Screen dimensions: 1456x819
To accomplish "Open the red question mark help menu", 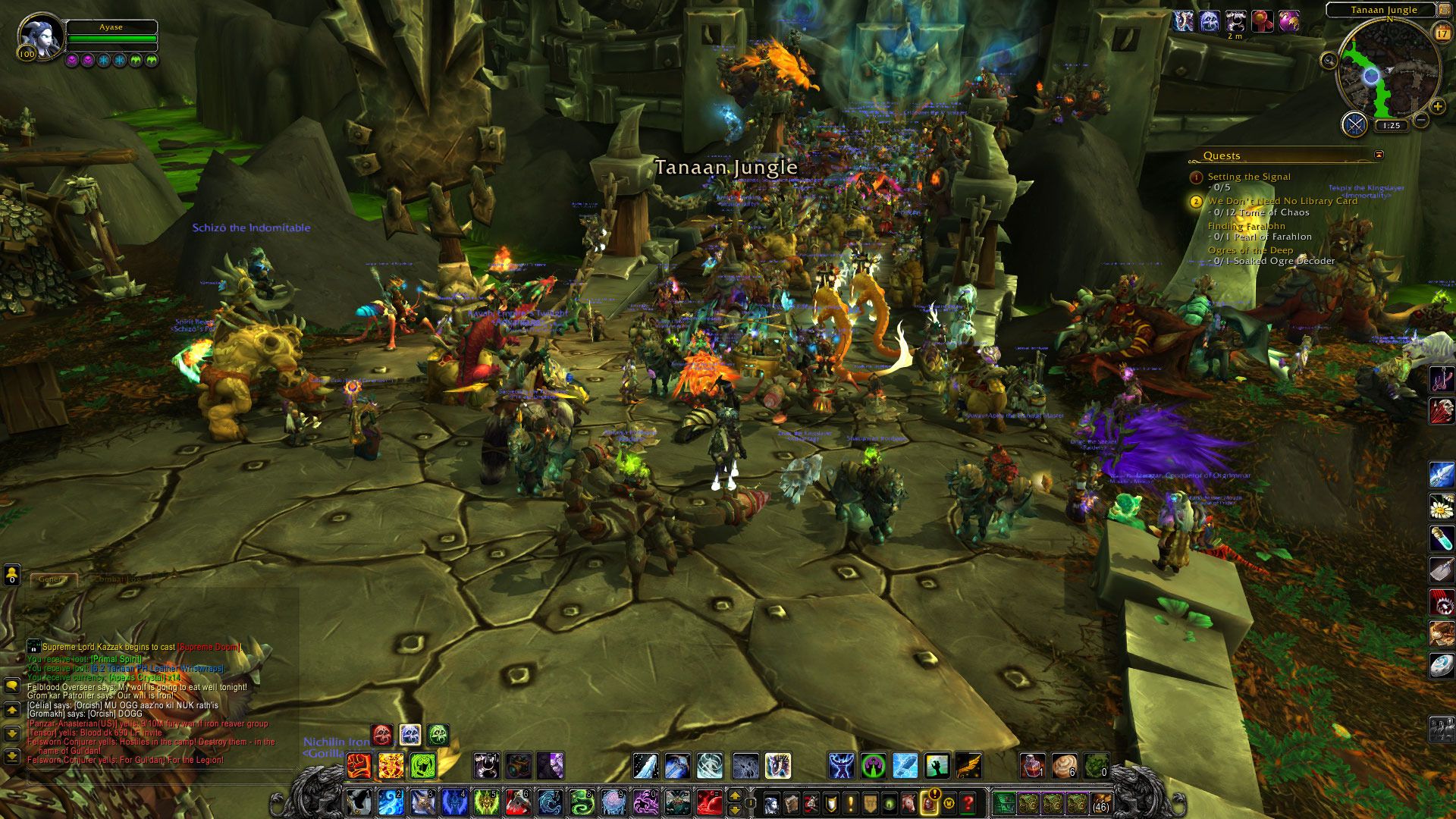I will 968,802.
